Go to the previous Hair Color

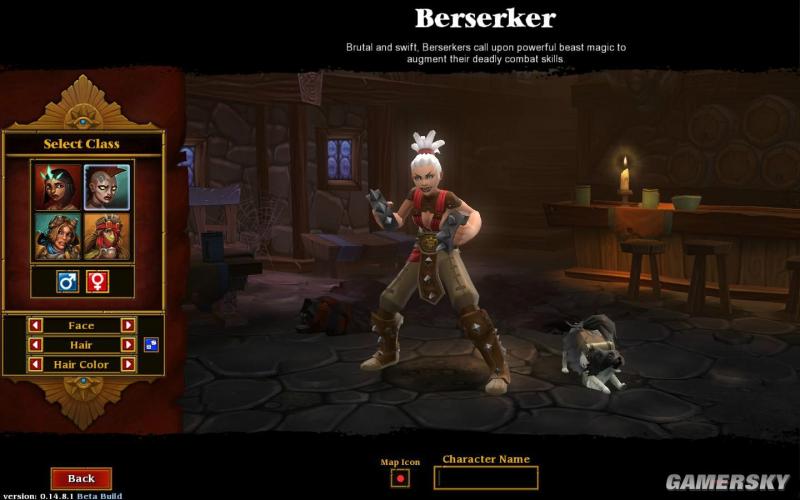point(35,365)
